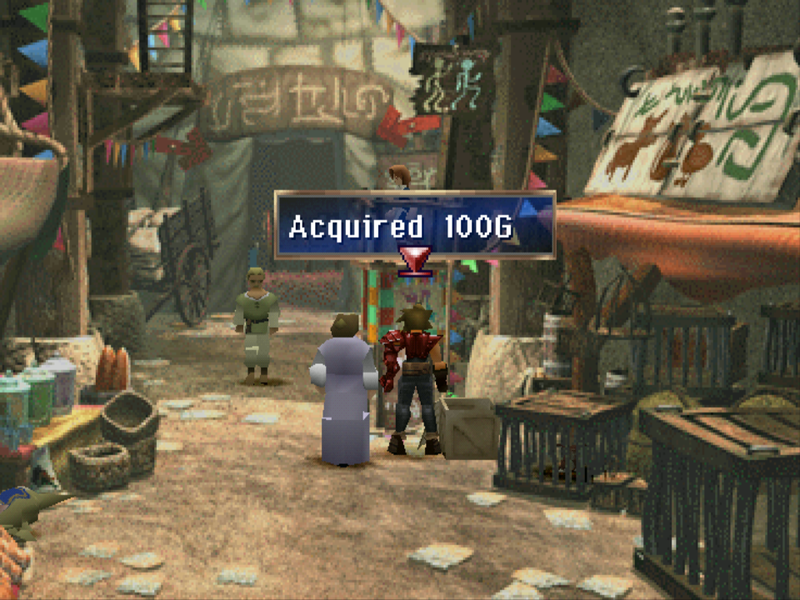The width and height of the screenshot is (800, 600).
Task: Dismiss the "Acquired 100G" message box
Action: point(414,226)
